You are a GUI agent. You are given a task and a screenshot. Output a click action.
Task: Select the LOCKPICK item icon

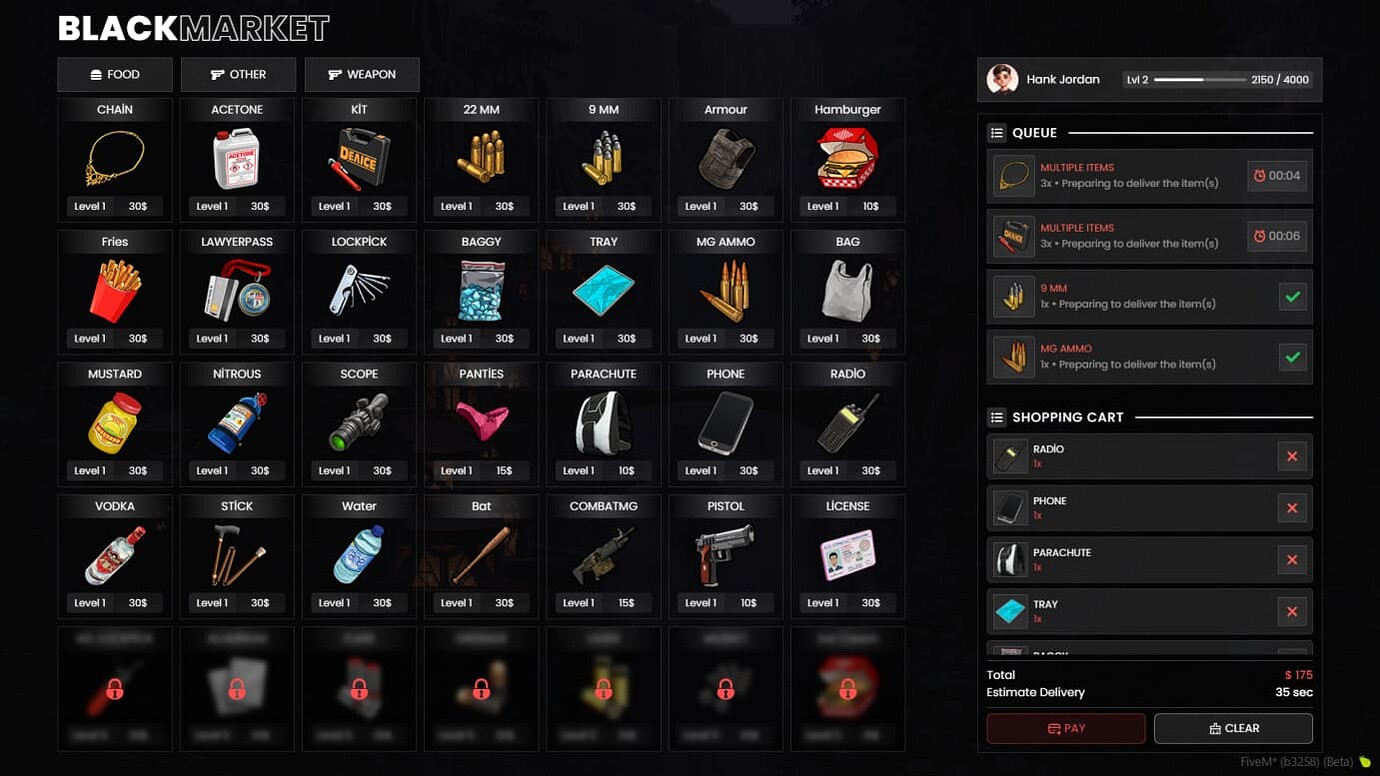point(358,289)
